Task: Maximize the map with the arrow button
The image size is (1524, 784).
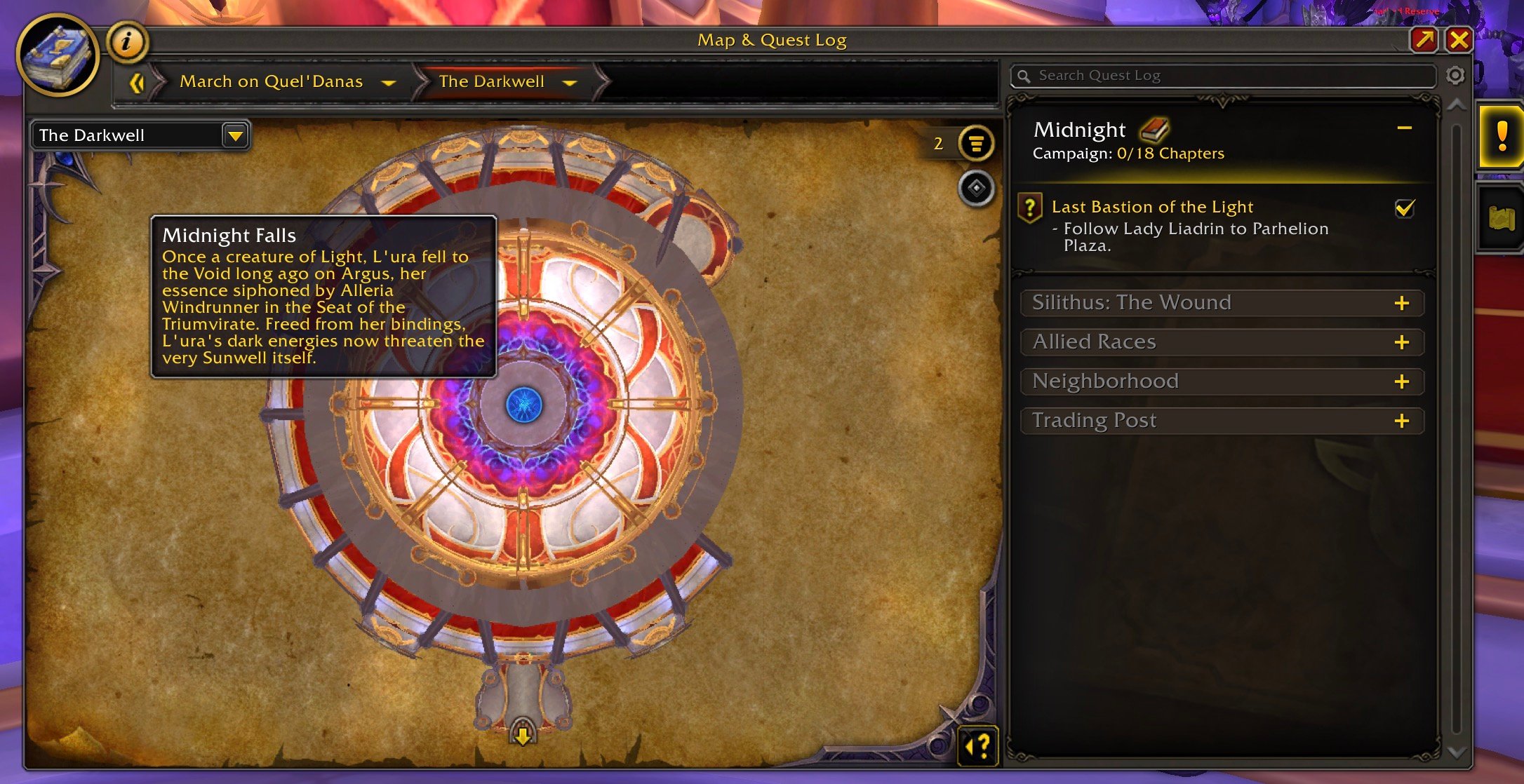Action: tap(1424, 40)
